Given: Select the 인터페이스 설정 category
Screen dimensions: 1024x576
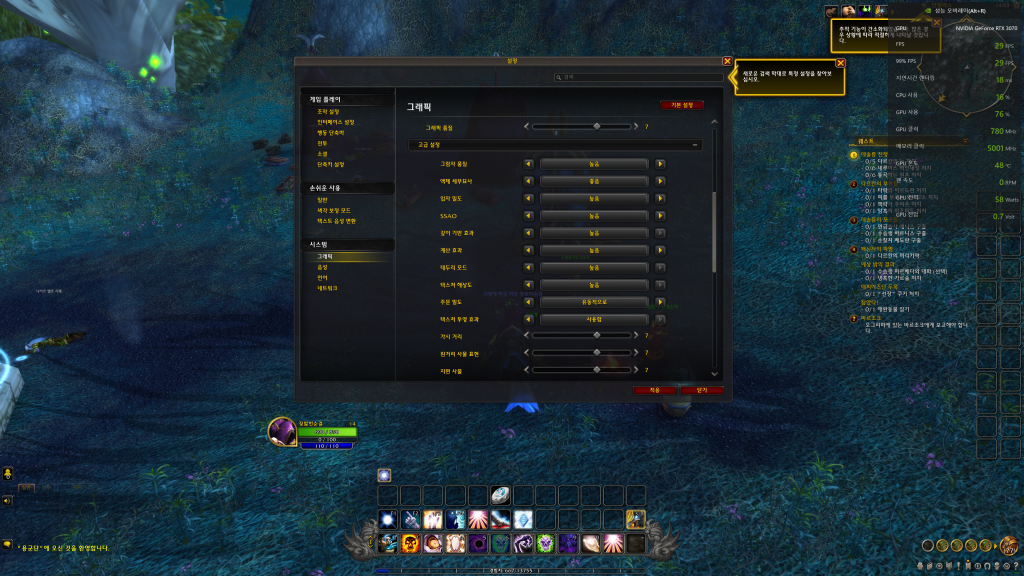Looking at the screenshot, I should [335, 122].
